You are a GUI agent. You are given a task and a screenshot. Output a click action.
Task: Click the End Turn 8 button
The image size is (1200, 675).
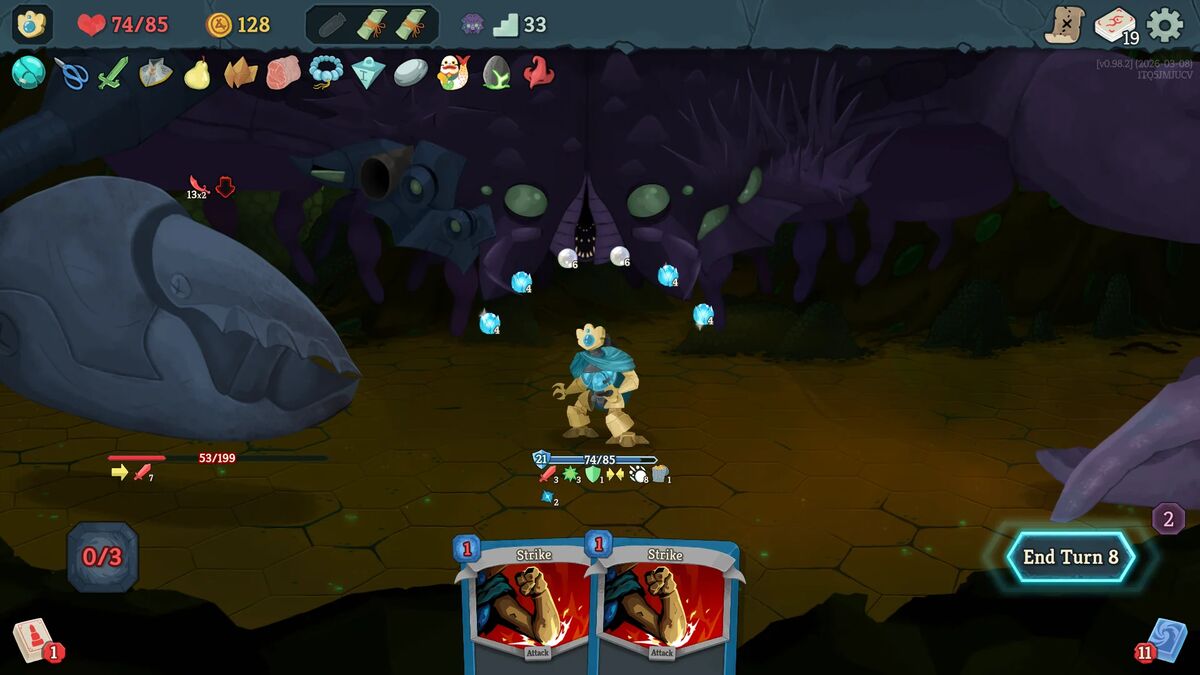pyautogui.click(x=1070, y=557)
